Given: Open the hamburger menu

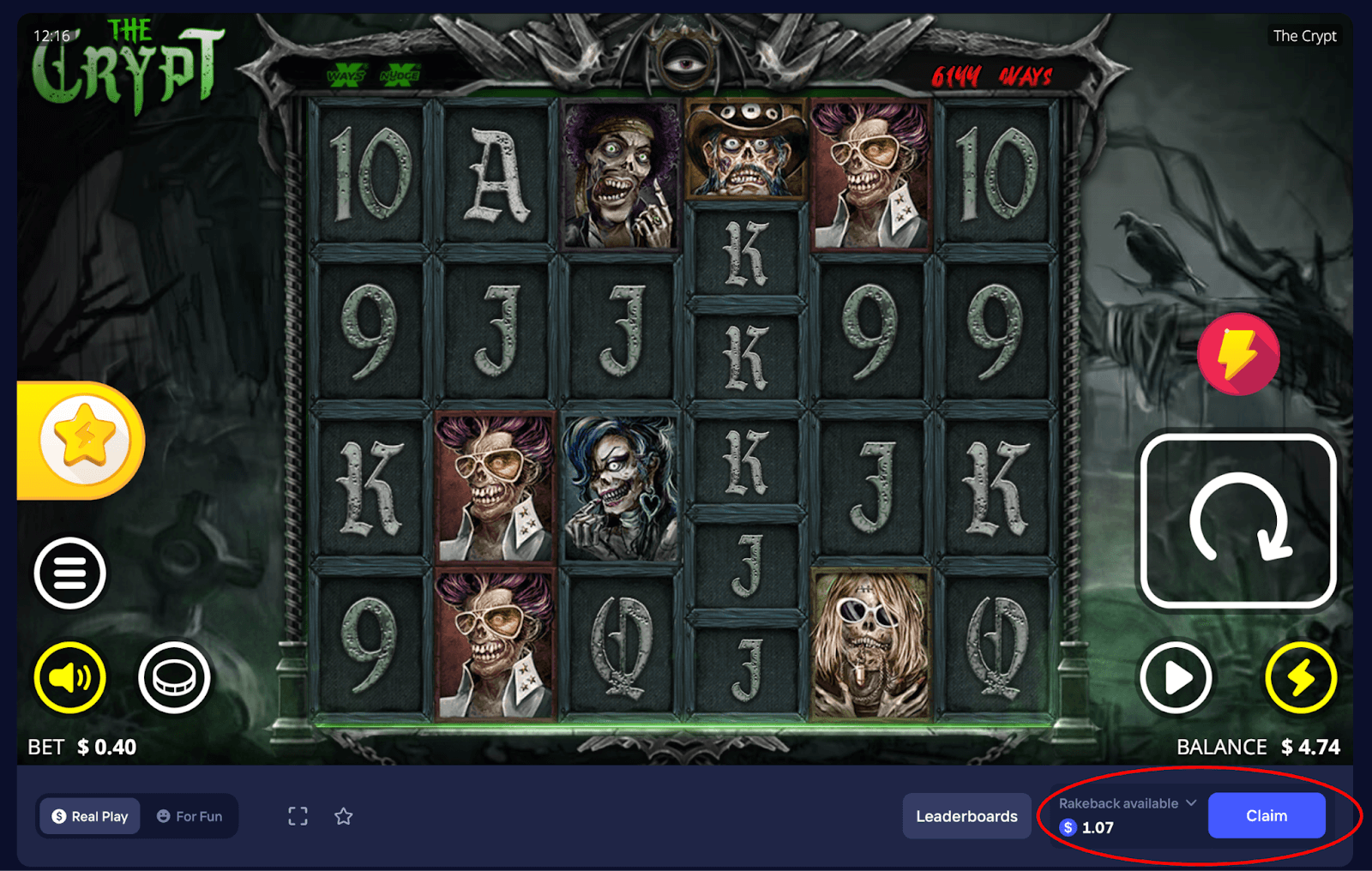Looking at the screenshot, I should [x=69, y=574].
